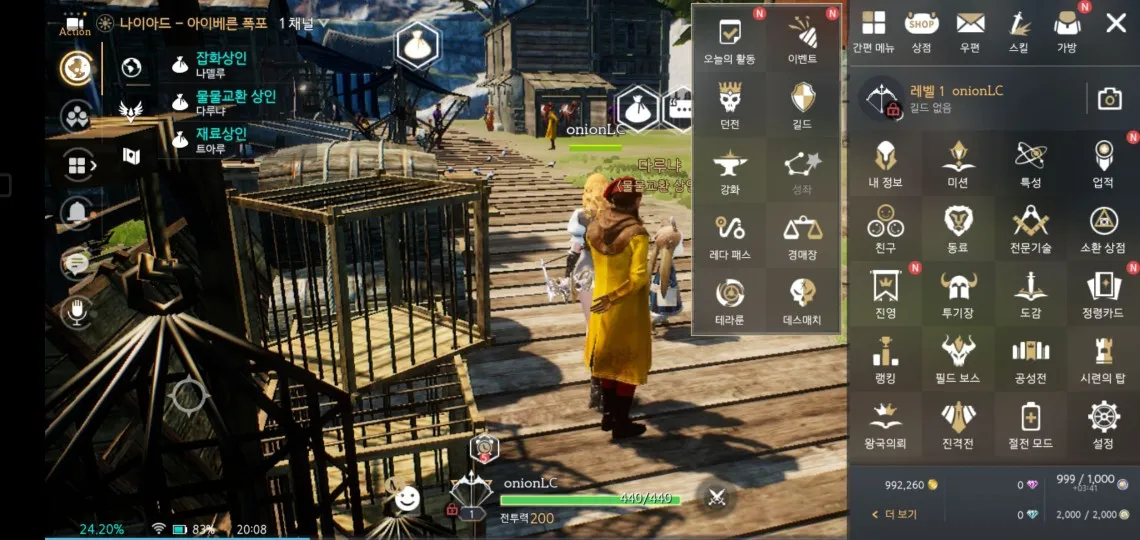
Task: Take a screenshot with the camera button
Action: click(x=1109, y=98)
